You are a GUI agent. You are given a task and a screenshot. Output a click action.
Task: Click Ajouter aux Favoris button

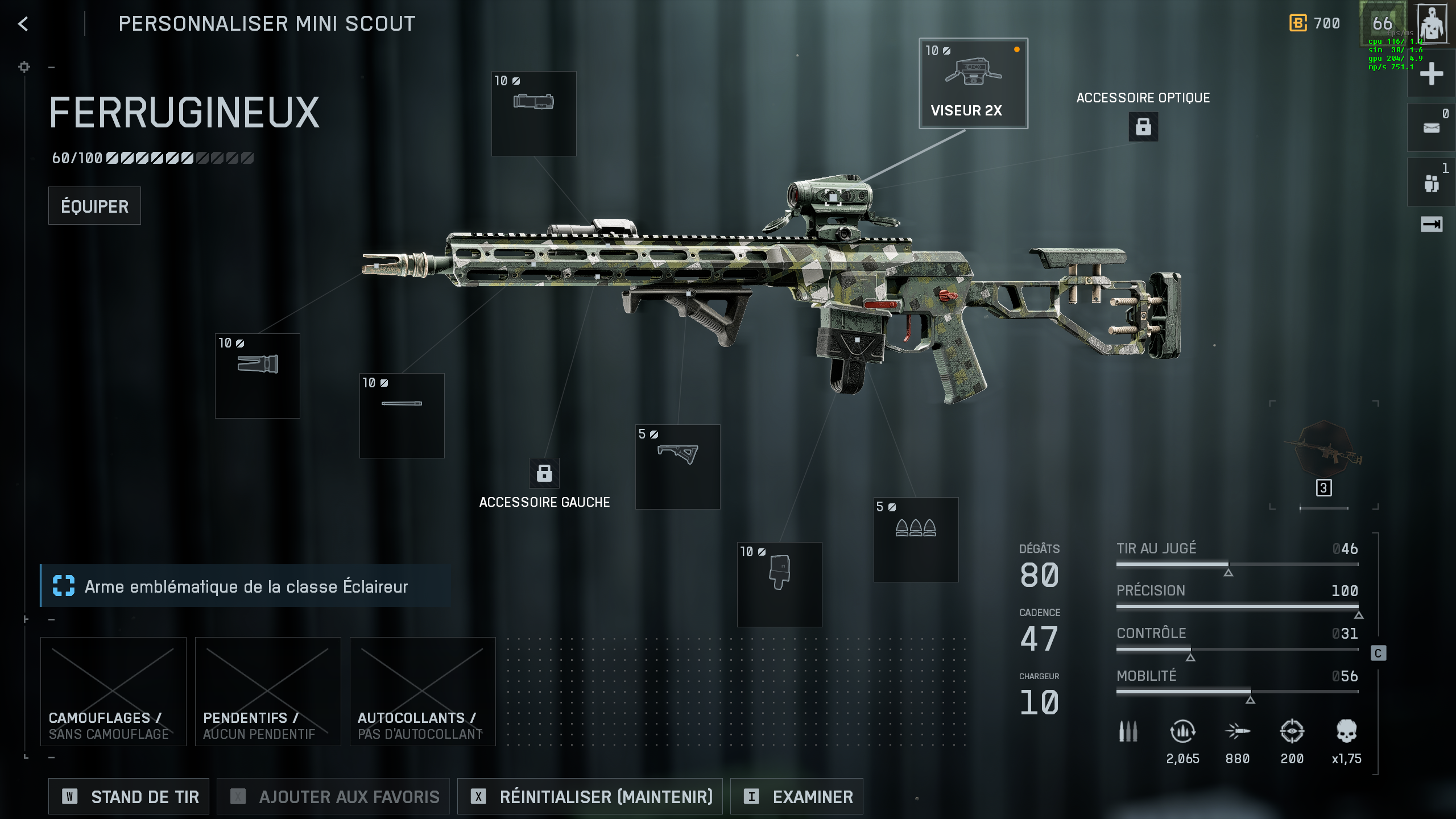click(x=333, y=796)
